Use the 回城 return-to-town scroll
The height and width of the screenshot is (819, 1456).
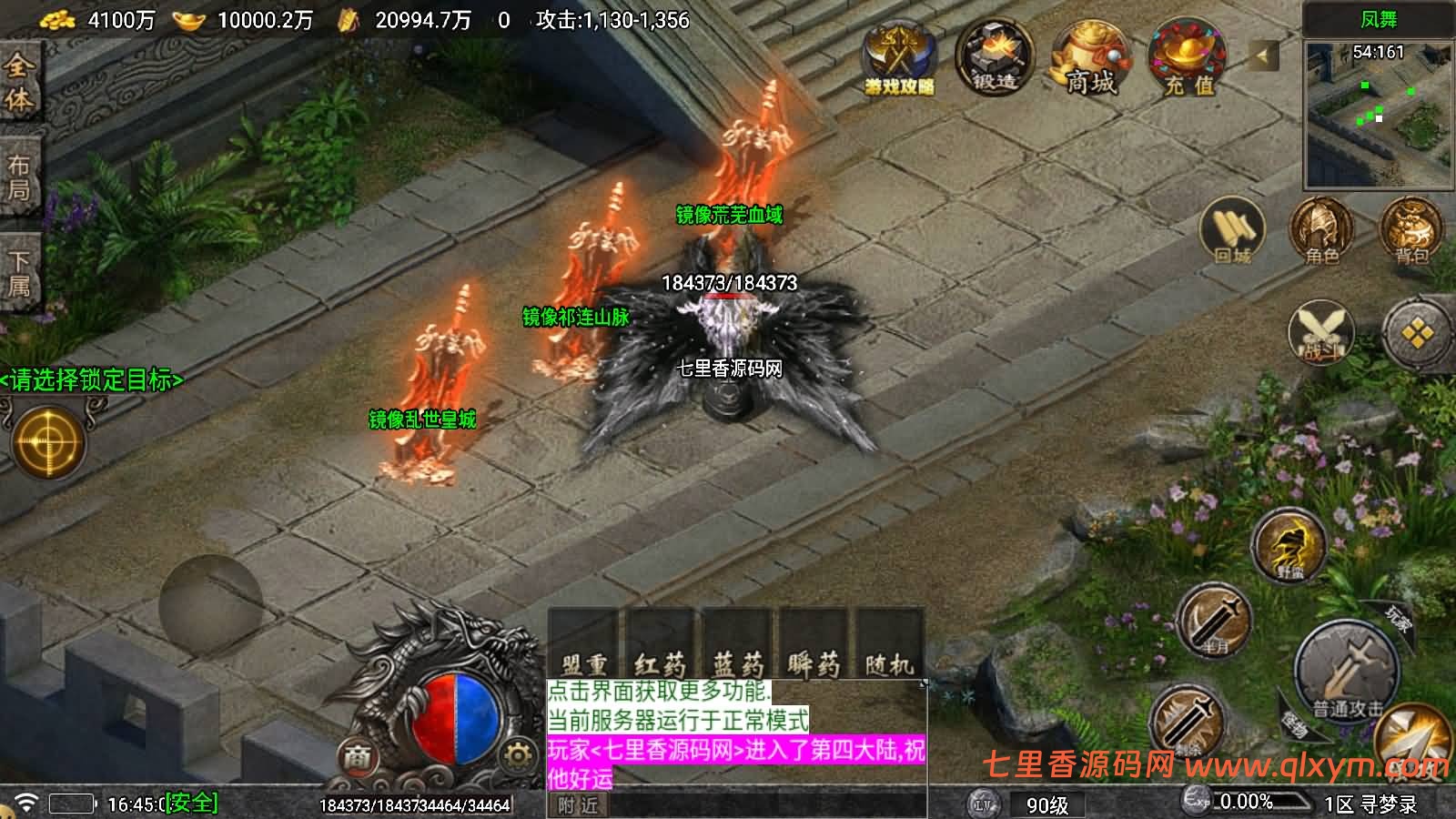click(1233, 231)
